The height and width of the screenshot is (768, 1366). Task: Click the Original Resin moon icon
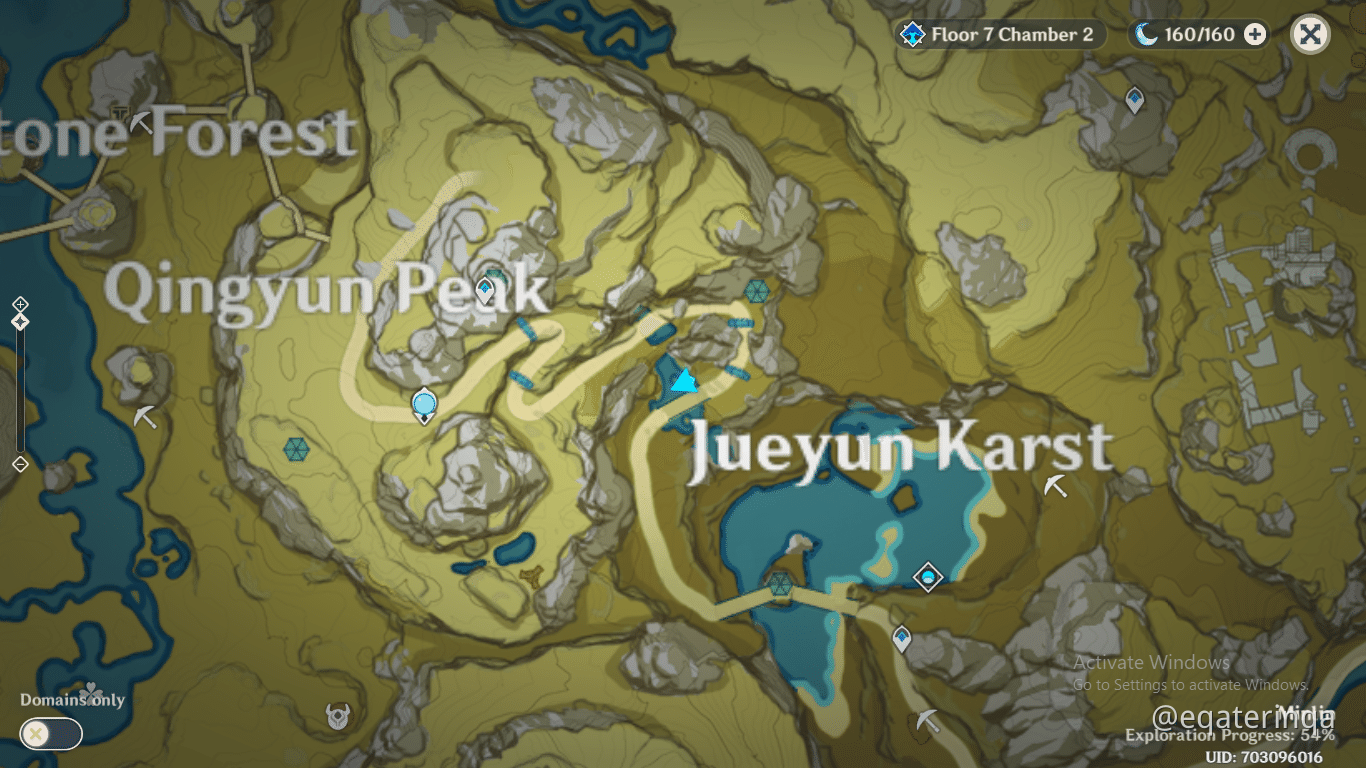coord(1146,33)
